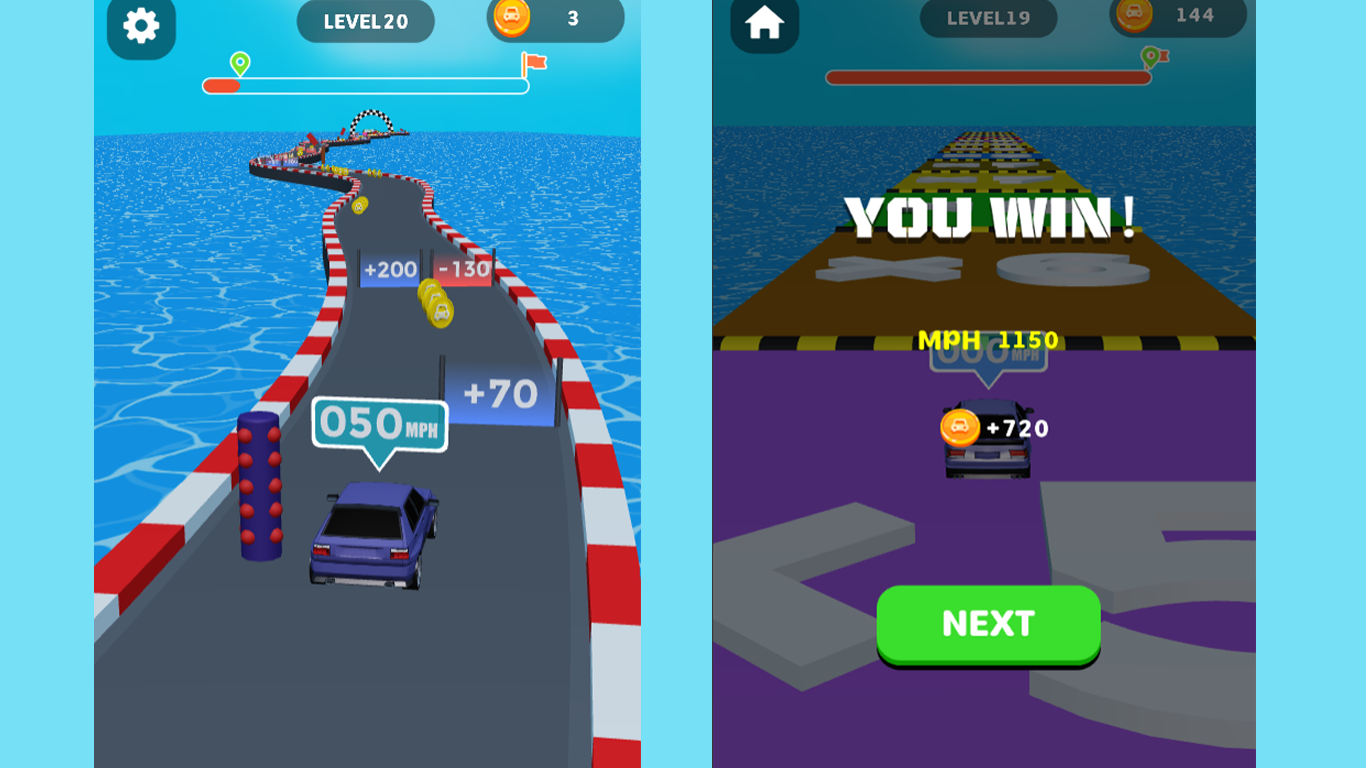Click the left screen's level progress bar
The height and width of the screenshot is (768, 1366).
(365, 85)
